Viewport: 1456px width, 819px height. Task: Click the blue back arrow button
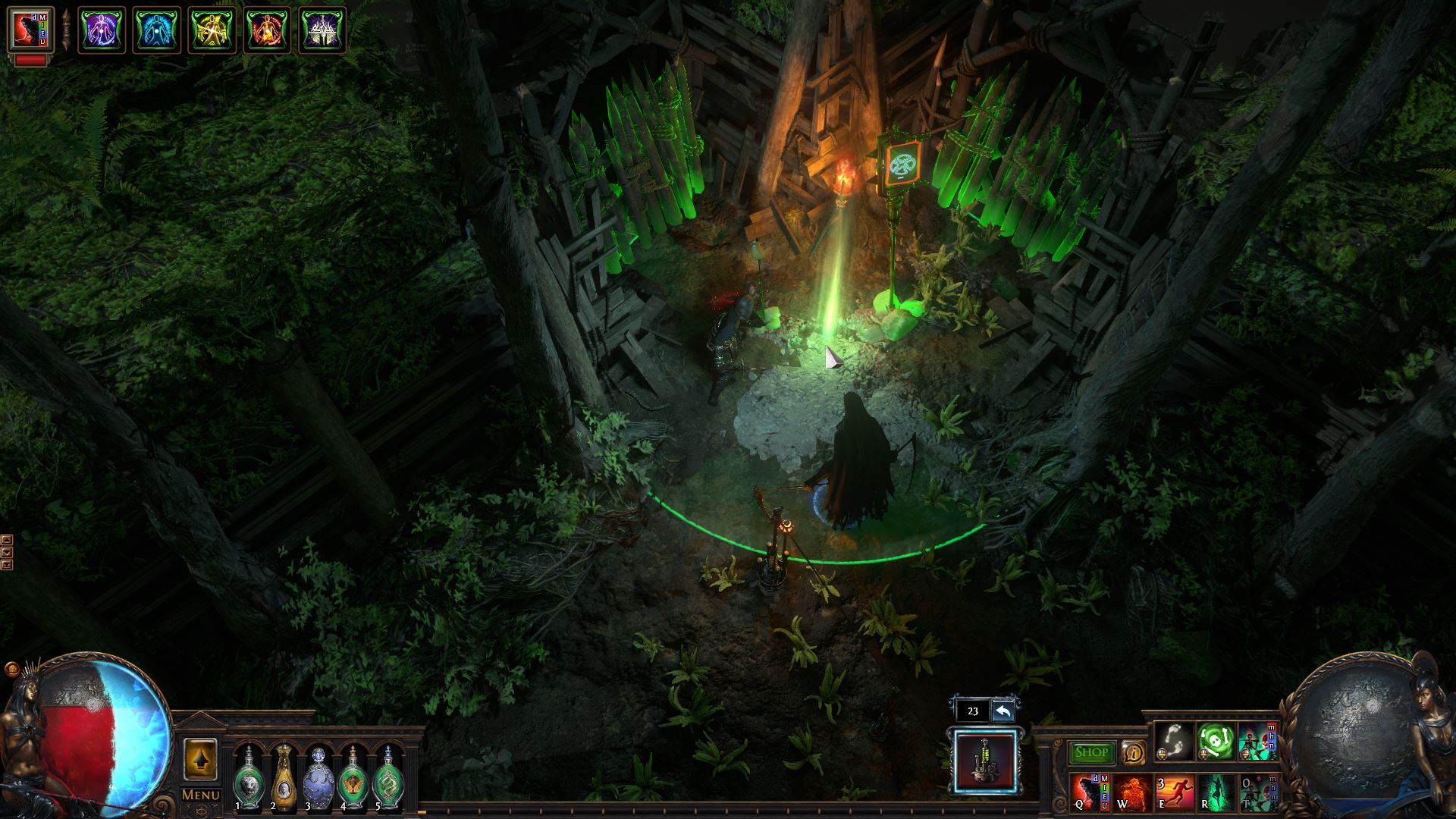pos(1003,711)
